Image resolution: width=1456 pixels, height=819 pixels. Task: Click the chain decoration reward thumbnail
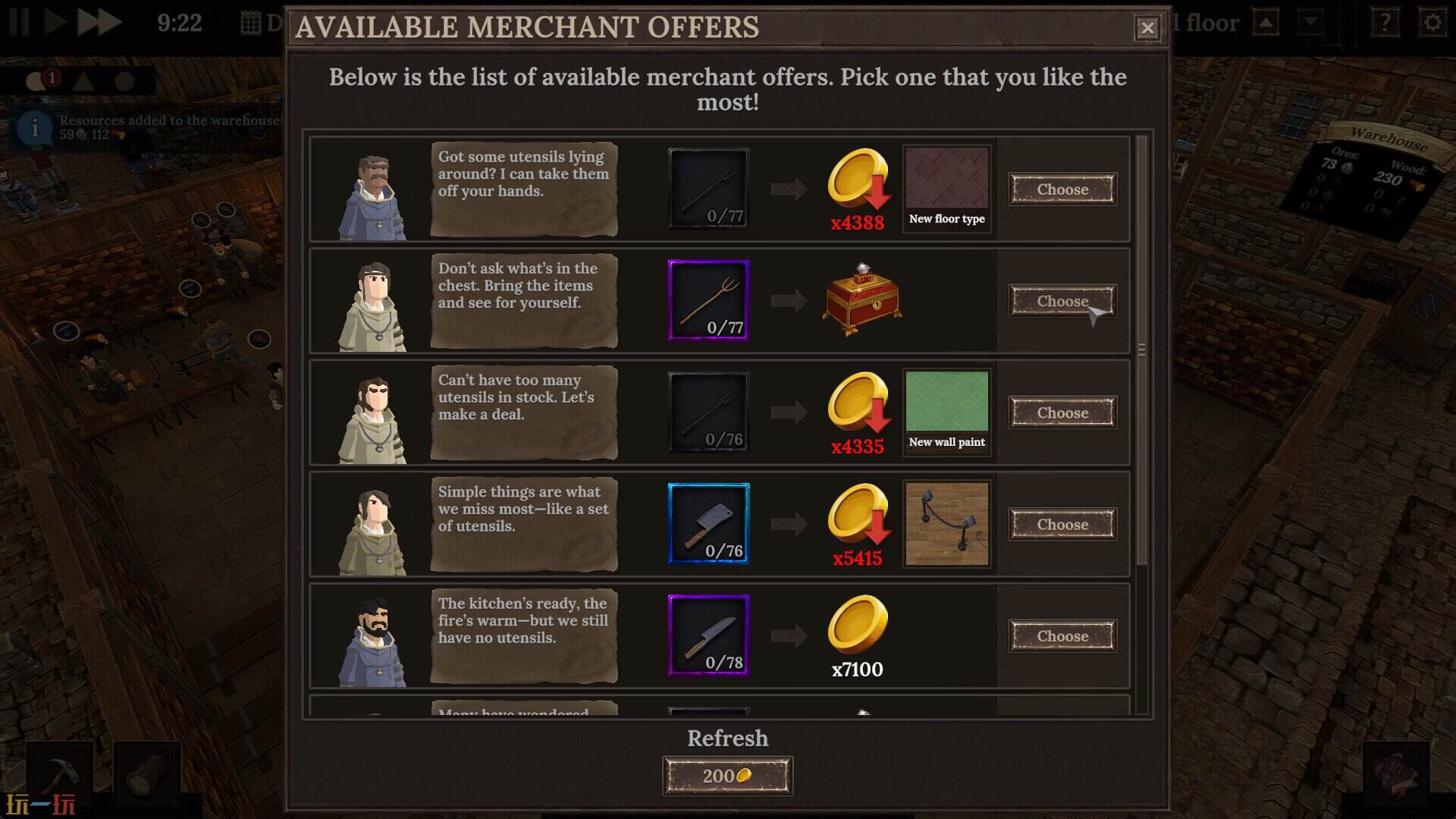tap(947, 524)
